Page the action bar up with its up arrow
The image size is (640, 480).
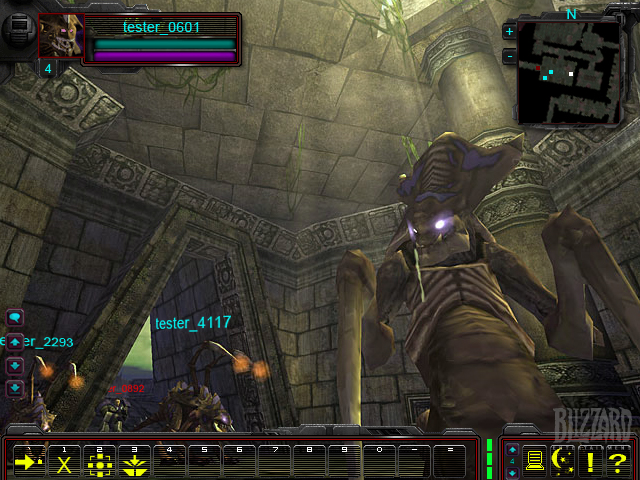coord(513,450)
